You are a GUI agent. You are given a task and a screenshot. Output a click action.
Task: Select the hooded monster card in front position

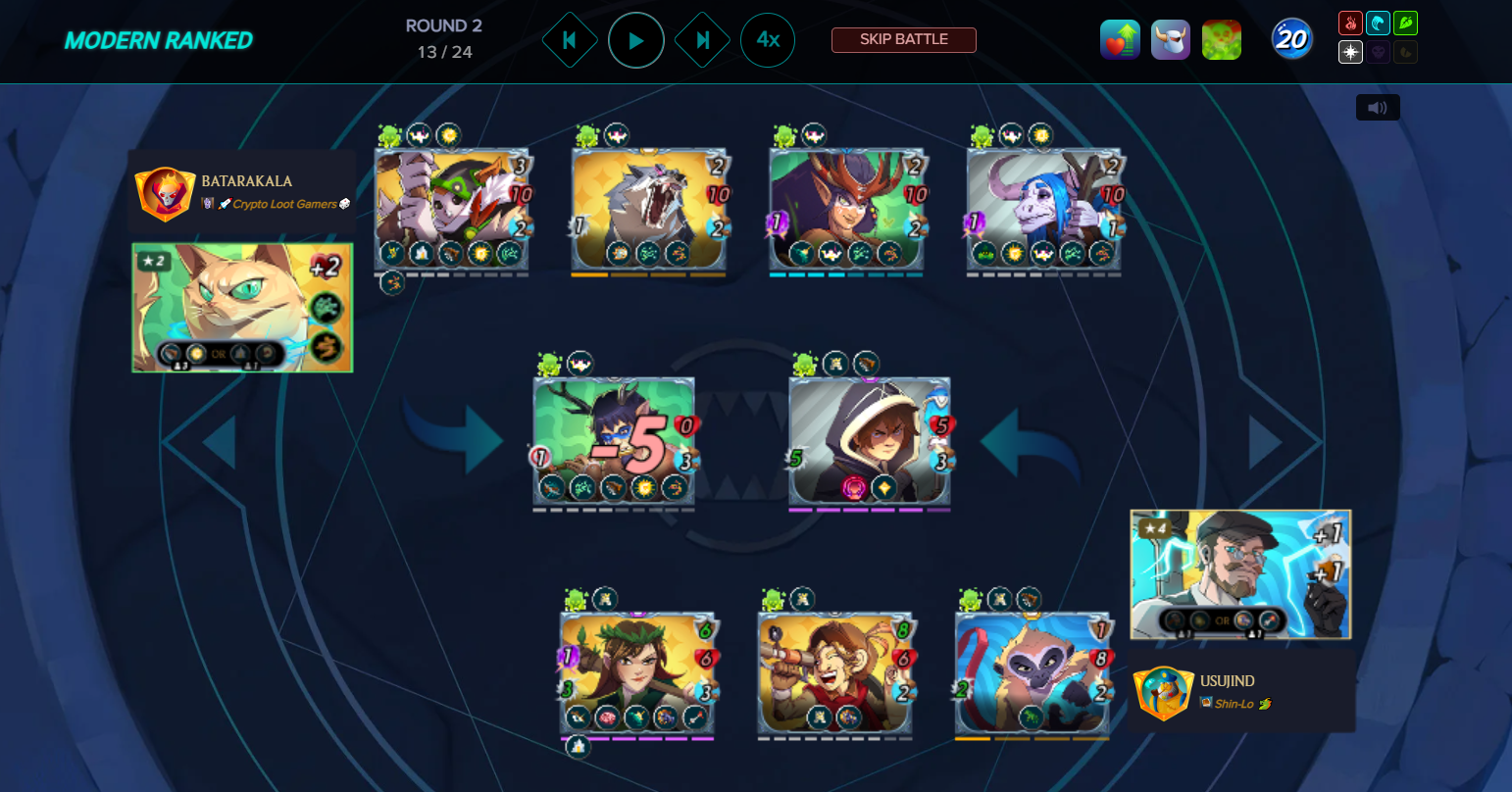[870, 441]
